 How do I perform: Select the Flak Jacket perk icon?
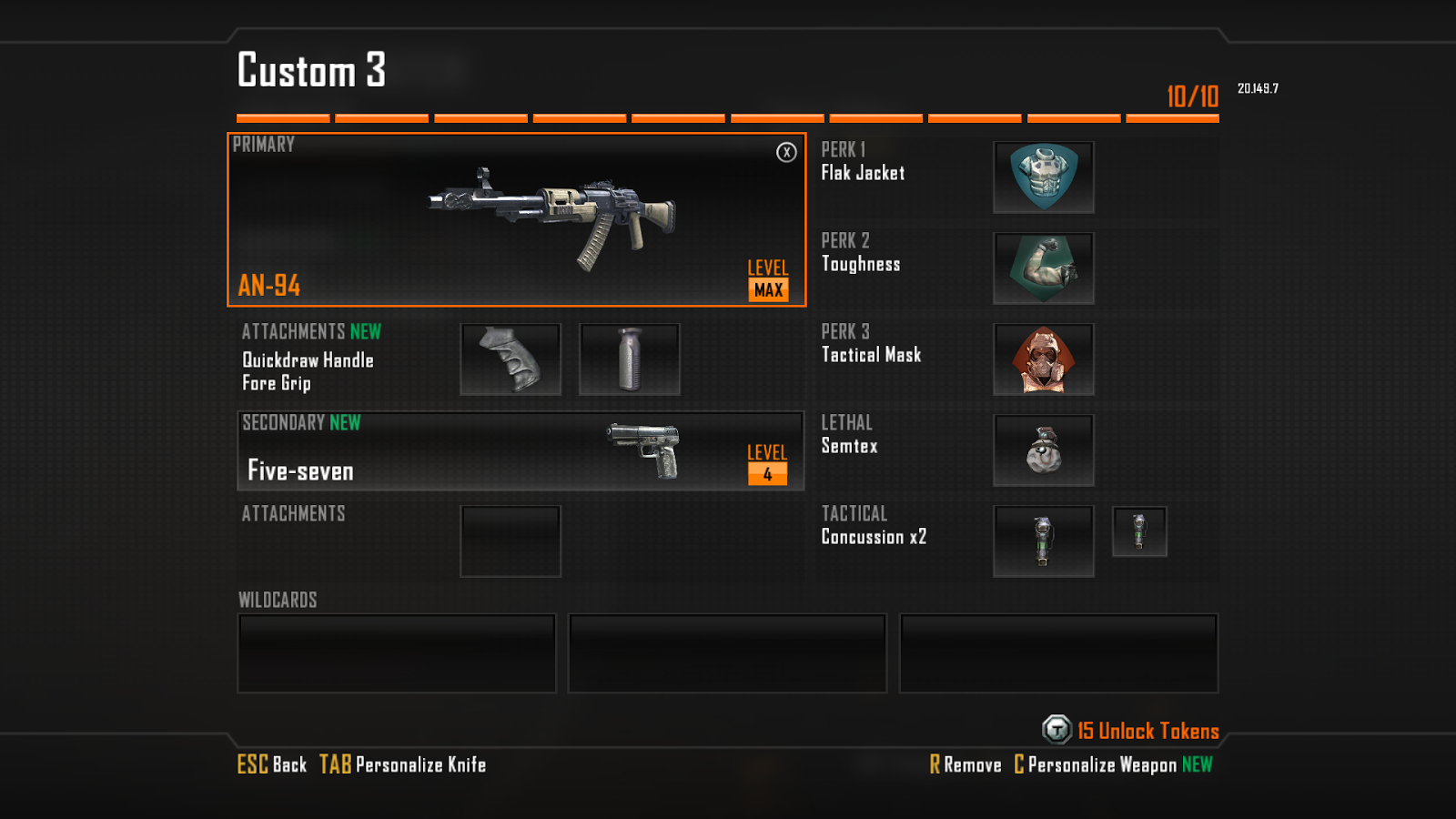point(1043,177)
